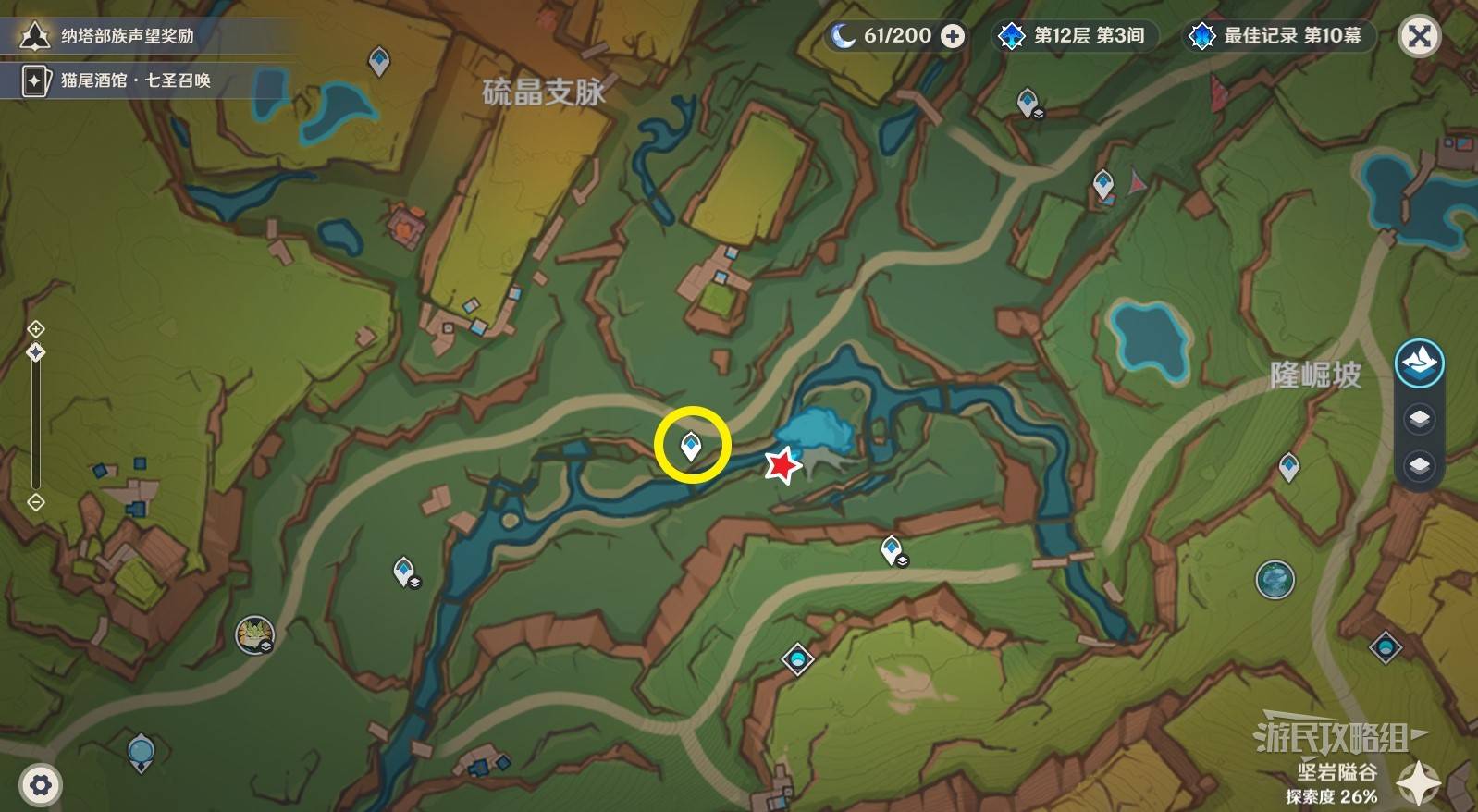The image size is (1478, 812).
Task: Add Original Resin with the plus button
Action: 952,36
